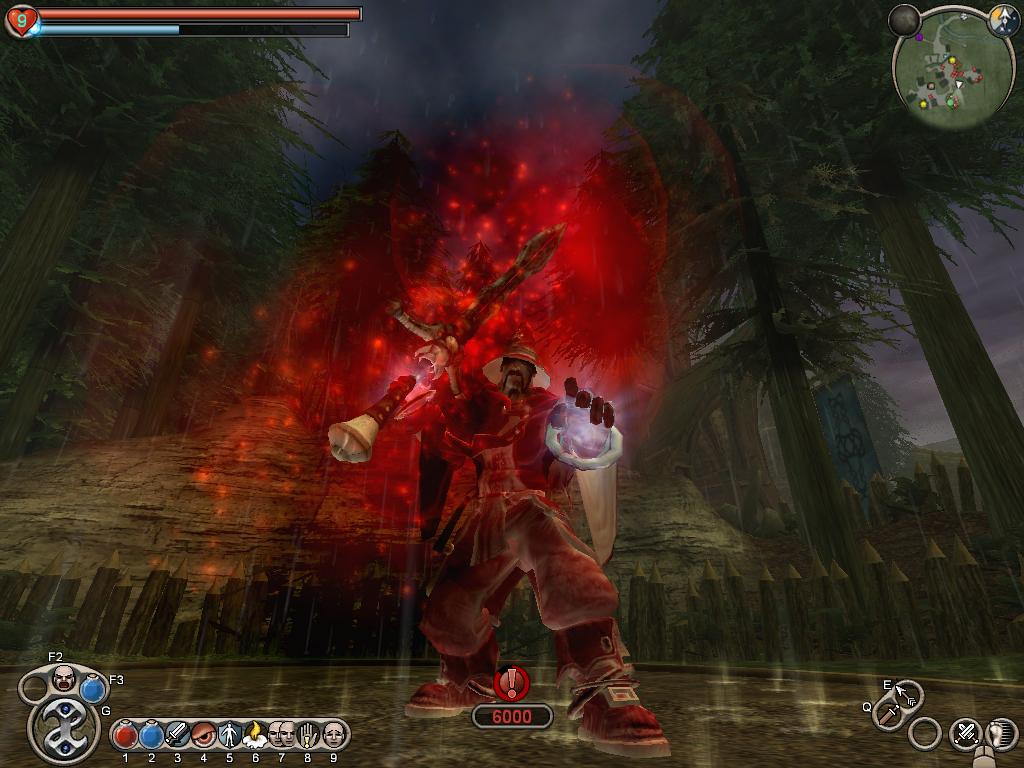1024x768 pixels.
Task: Click the red exclamation alert icon
Action: tap(513, 683)
